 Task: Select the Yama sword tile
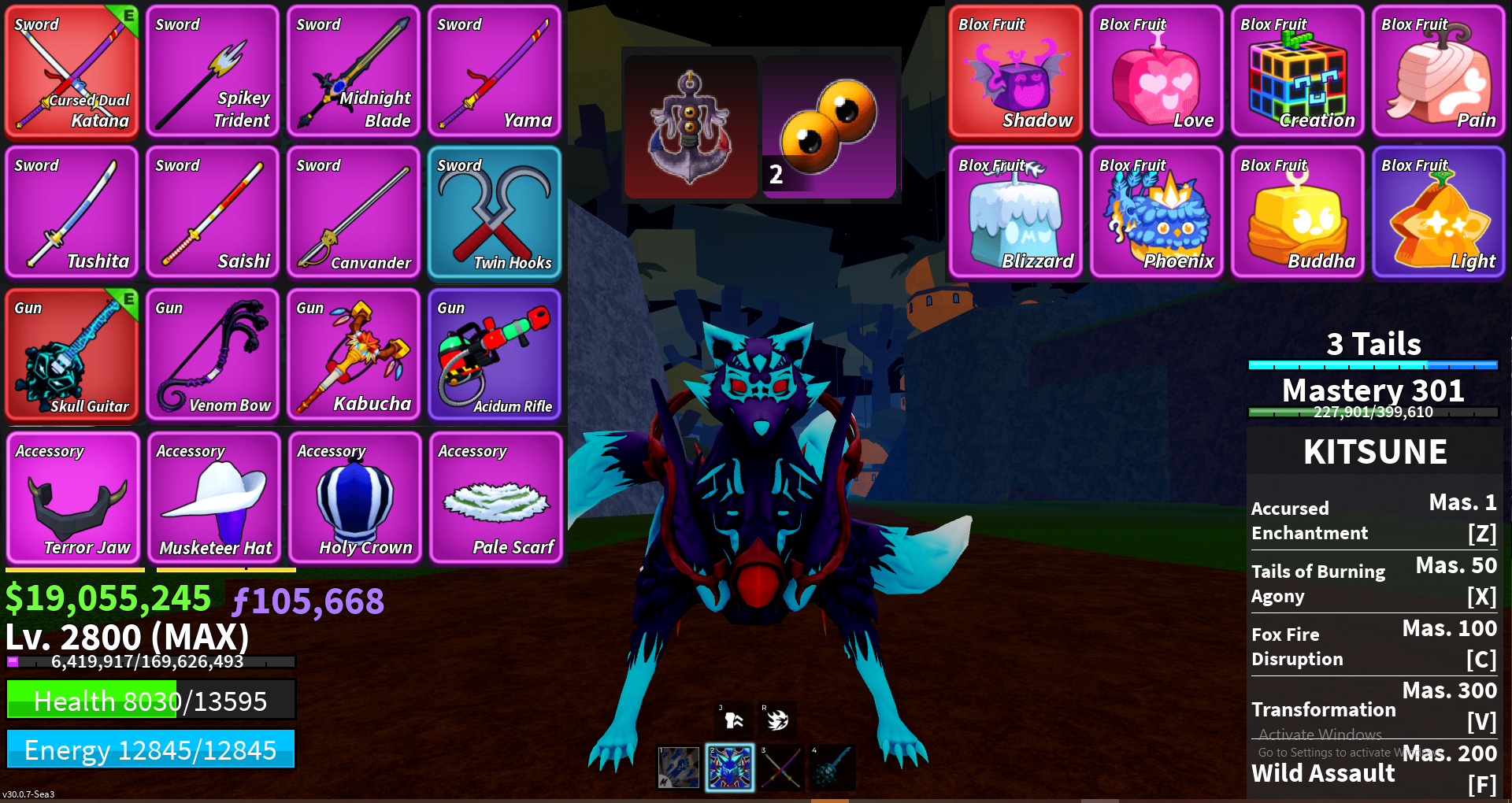click(495, 71)
